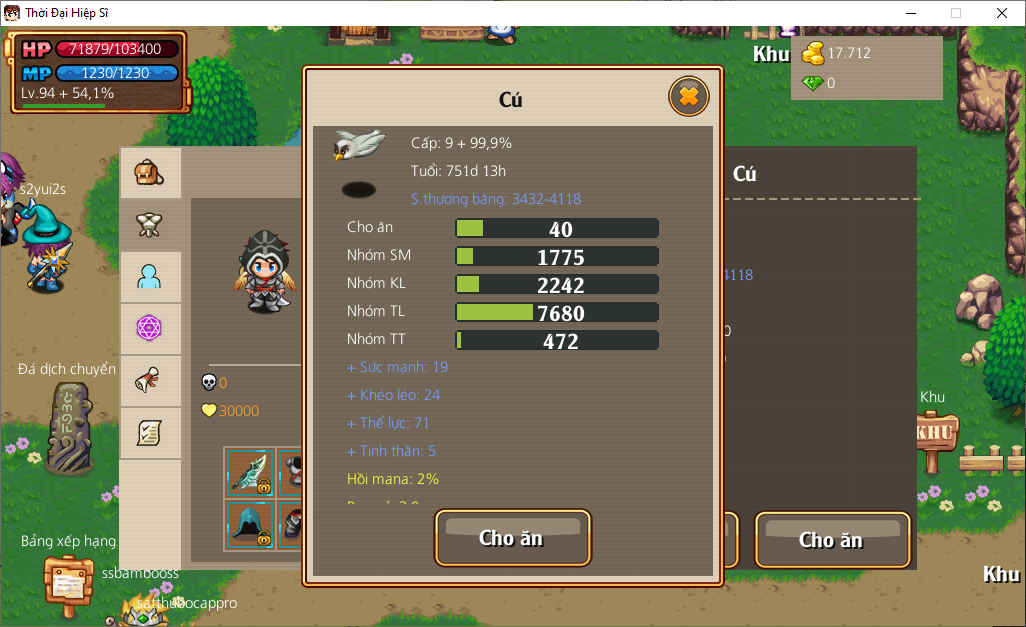Switch to the armor equipment tab

150,225
